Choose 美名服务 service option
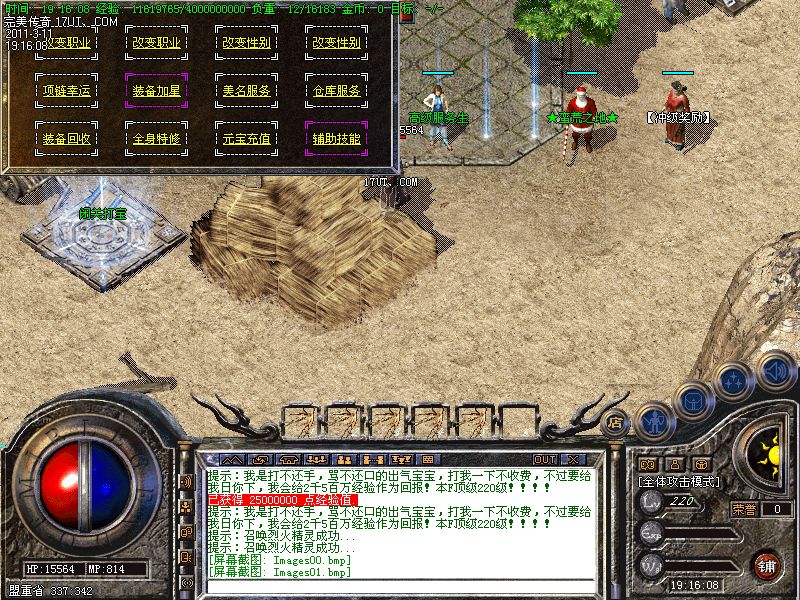Screen dimensions: 800x600 (x=246, y=91)
